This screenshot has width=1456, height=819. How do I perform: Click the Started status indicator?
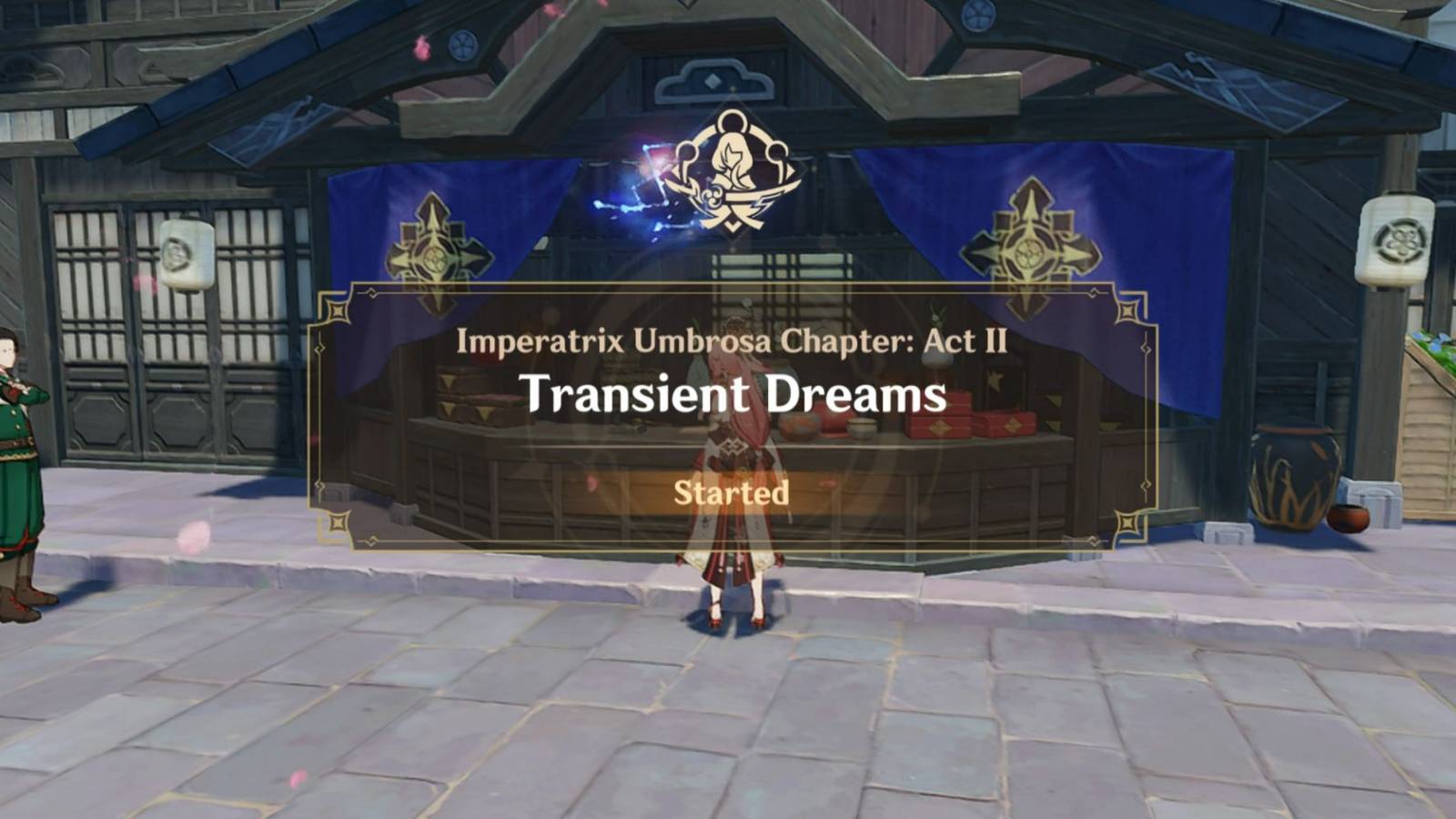tap(729, 494)
